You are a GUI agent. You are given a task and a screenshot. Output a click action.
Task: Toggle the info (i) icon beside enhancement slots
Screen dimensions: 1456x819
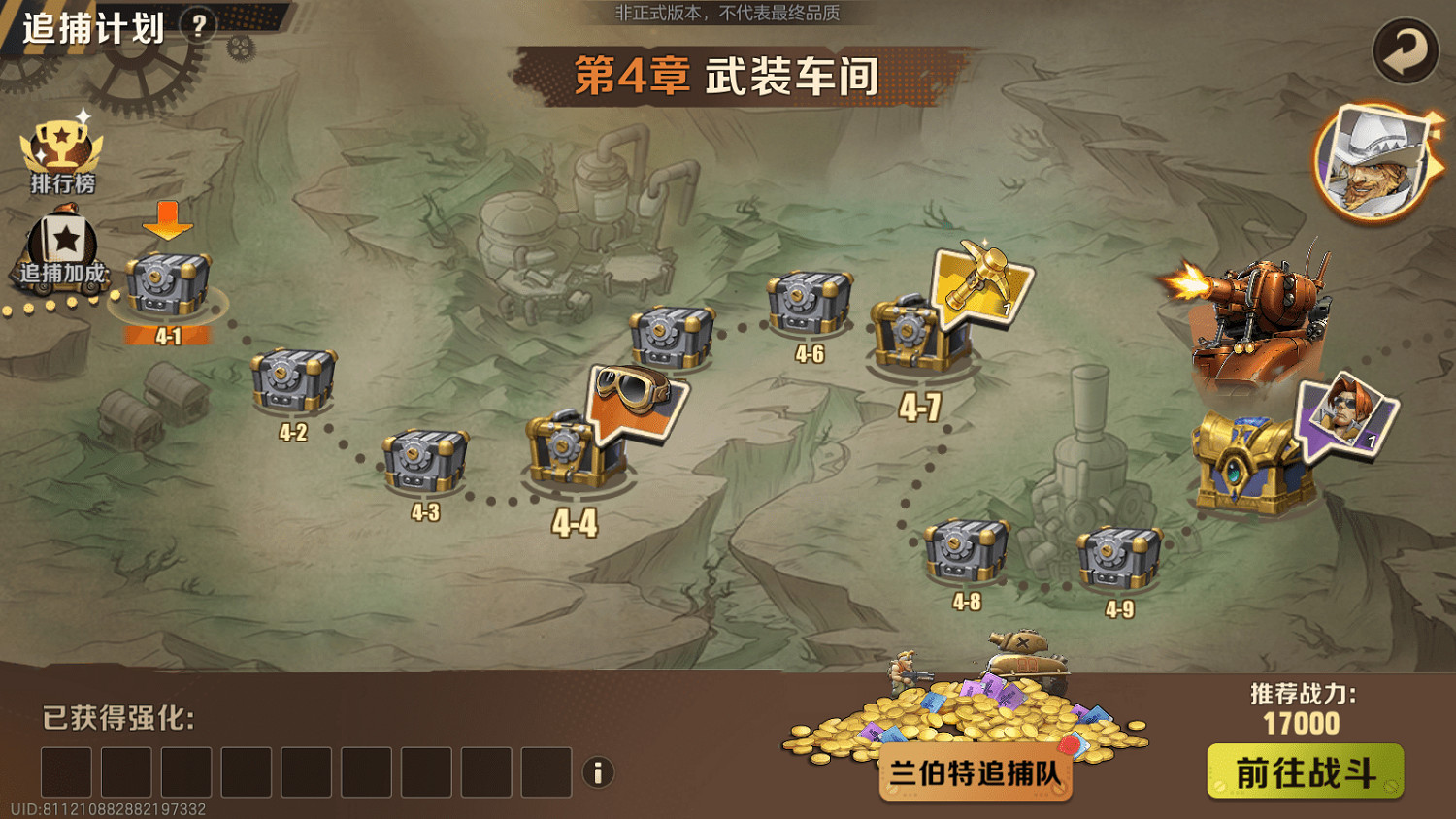pyautogui.click(x=598, y=772)
